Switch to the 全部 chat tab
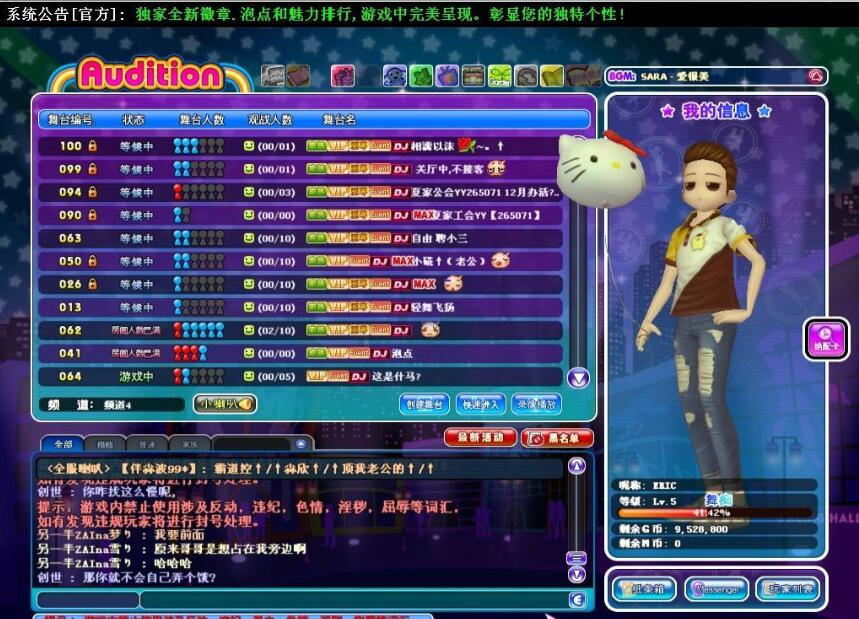Screen dimensions: 859x619 [x=63, y=443]
